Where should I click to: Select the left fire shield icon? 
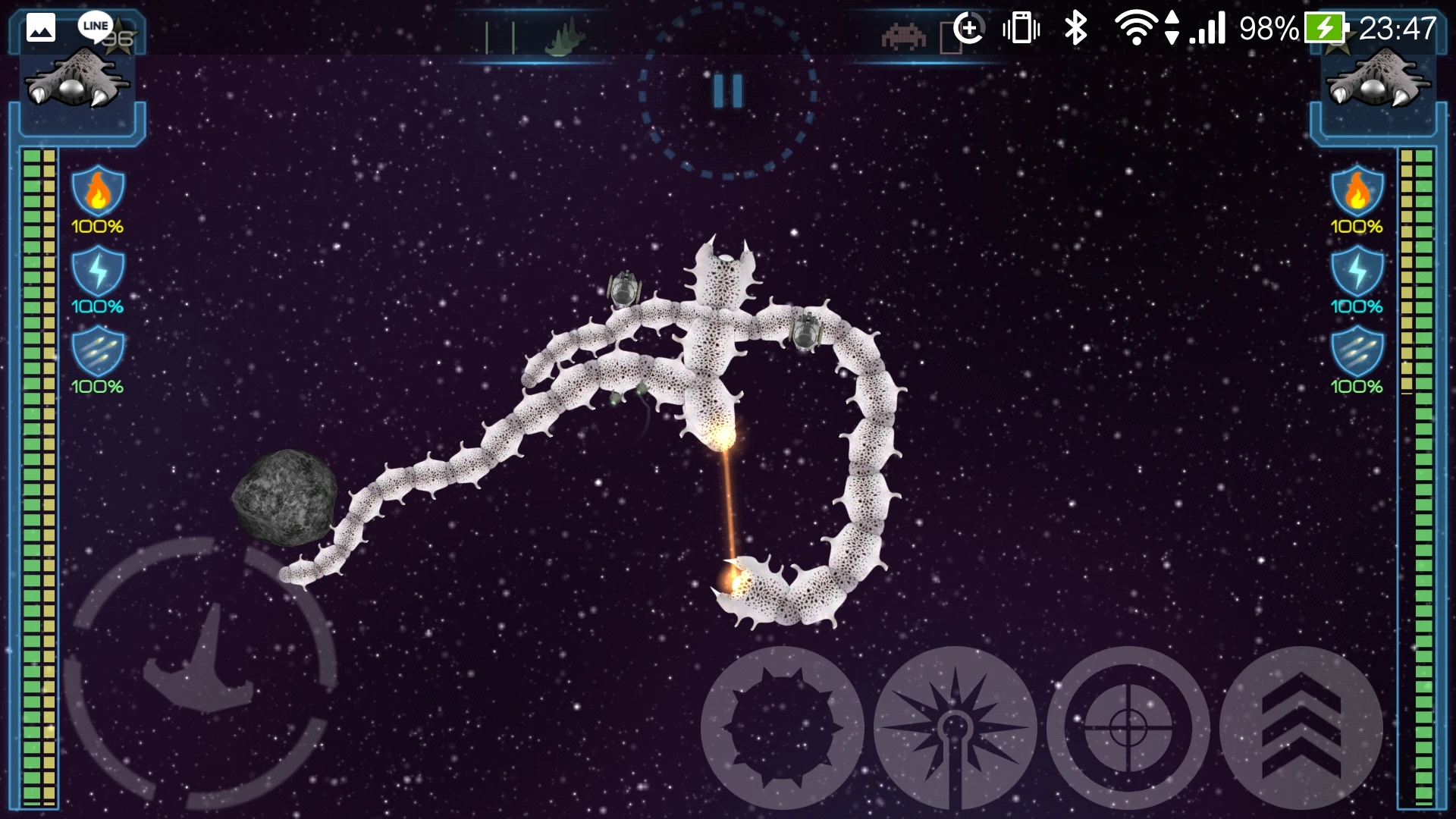[98, 191]
